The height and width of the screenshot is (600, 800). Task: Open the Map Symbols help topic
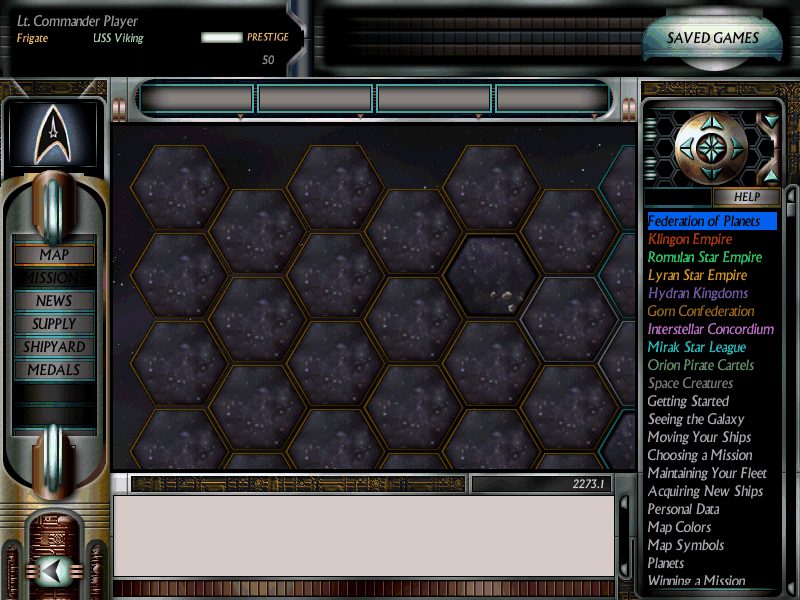point(685,545)
